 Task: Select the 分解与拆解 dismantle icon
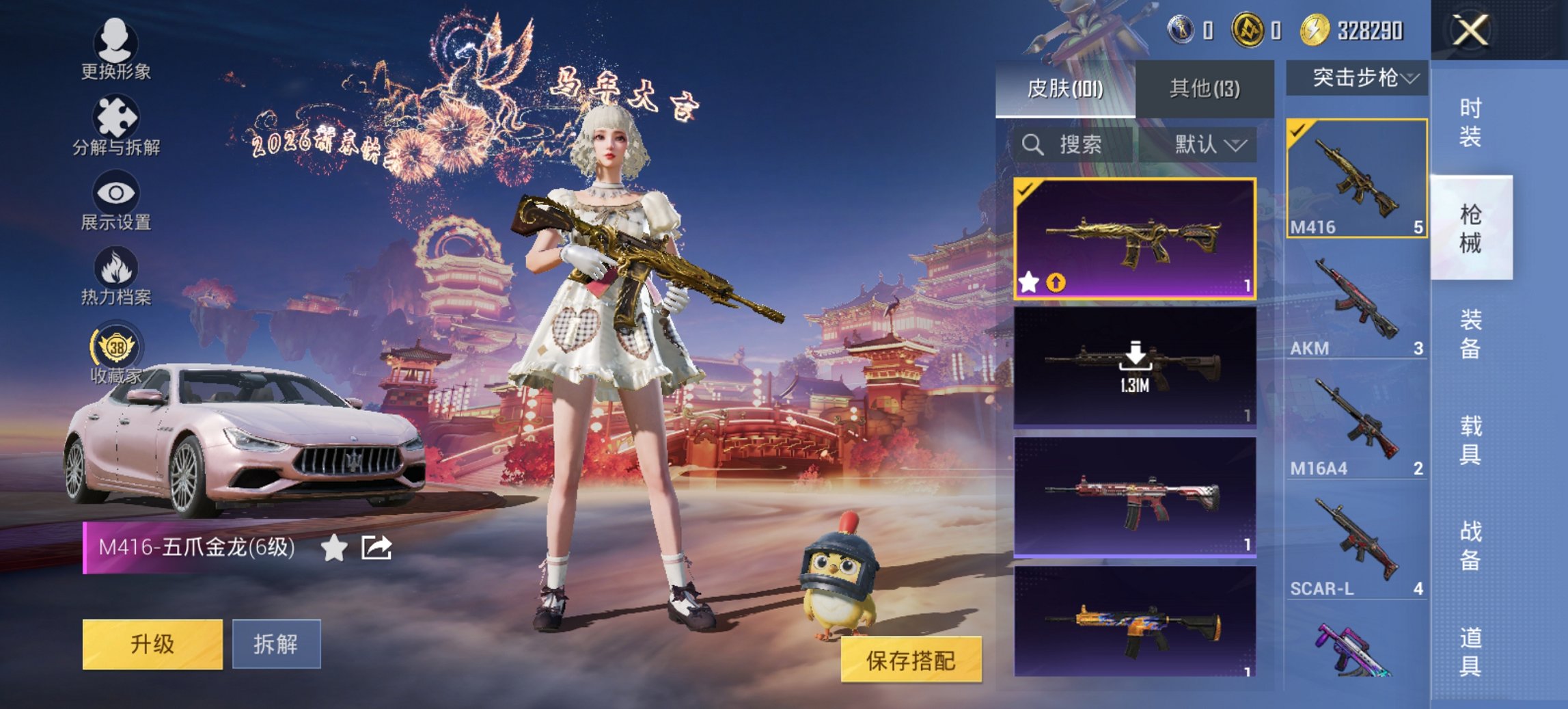pos(116,116)
